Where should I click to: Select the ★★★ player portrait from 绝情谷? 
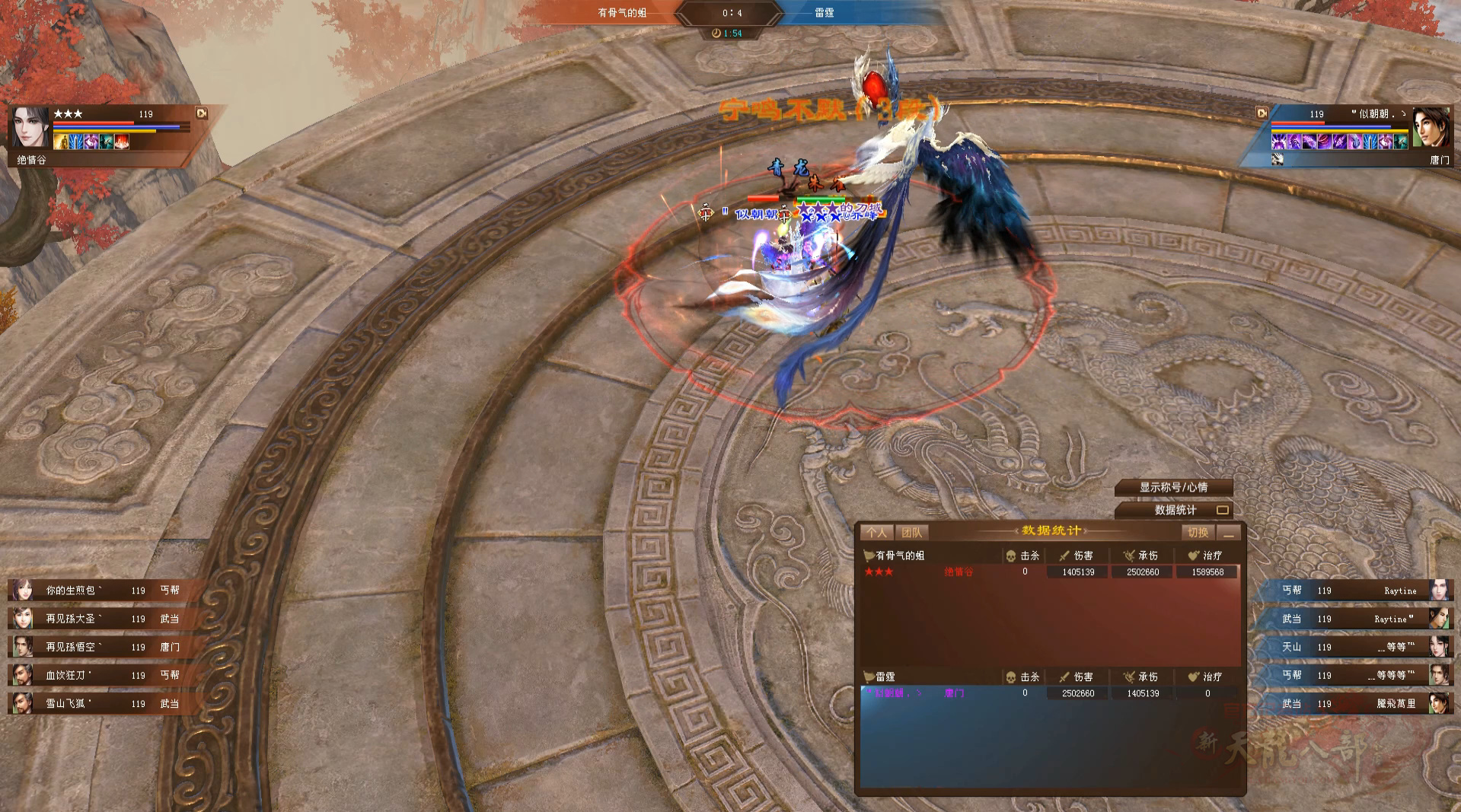30,126
